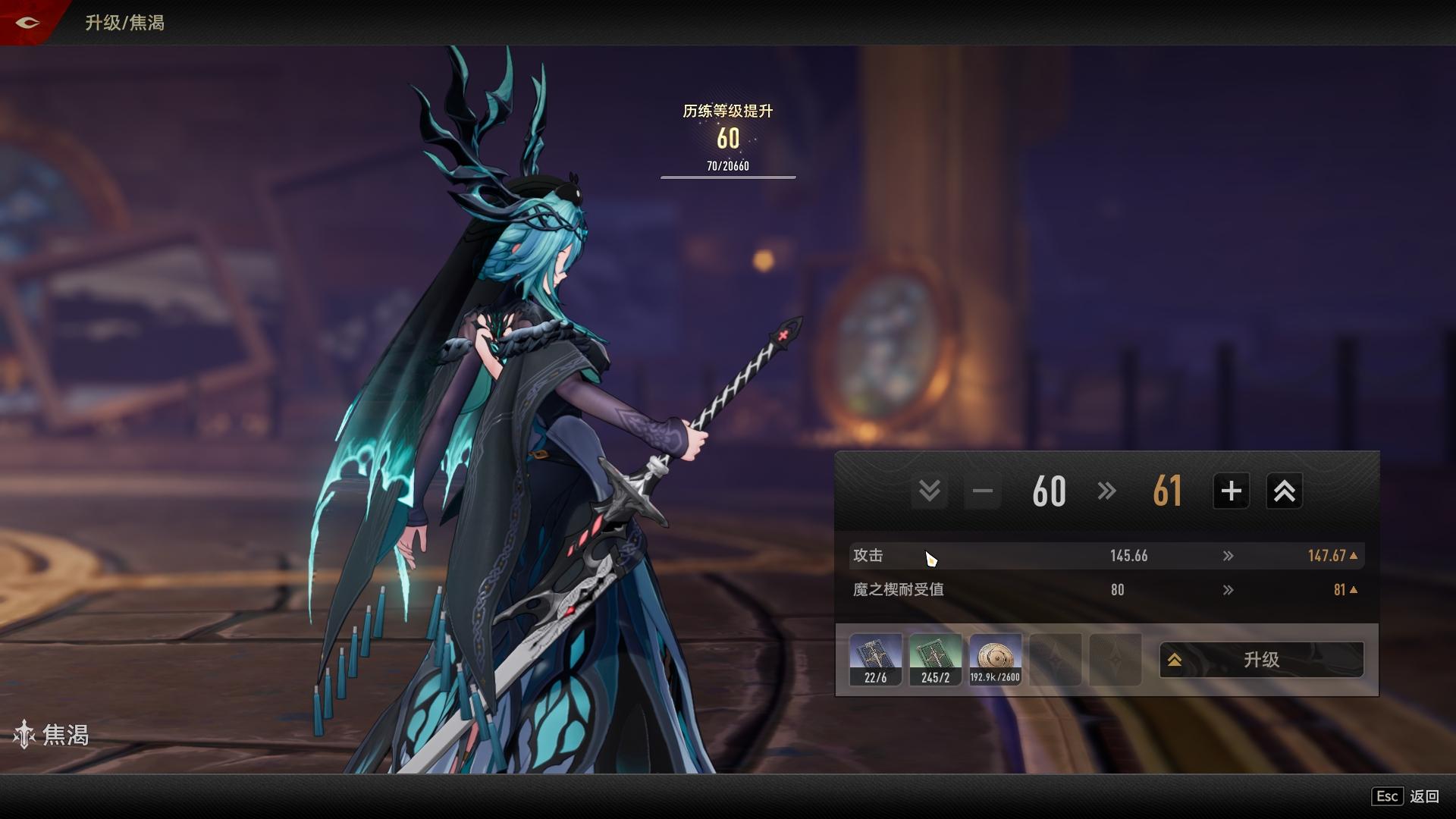The height and width of the screenshot is (819, 1456).
Task: Select the green book material 245/2
Action: click(x=935, y=660)
